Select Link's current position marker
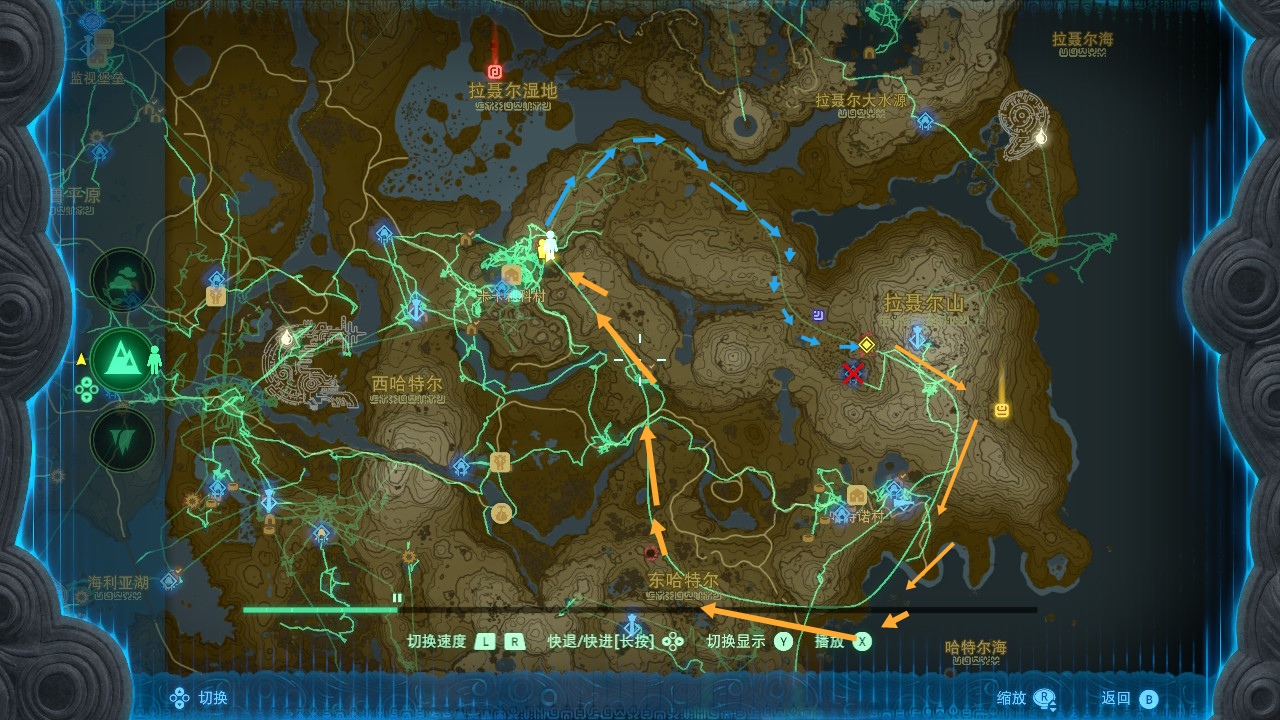 [548, 245]
